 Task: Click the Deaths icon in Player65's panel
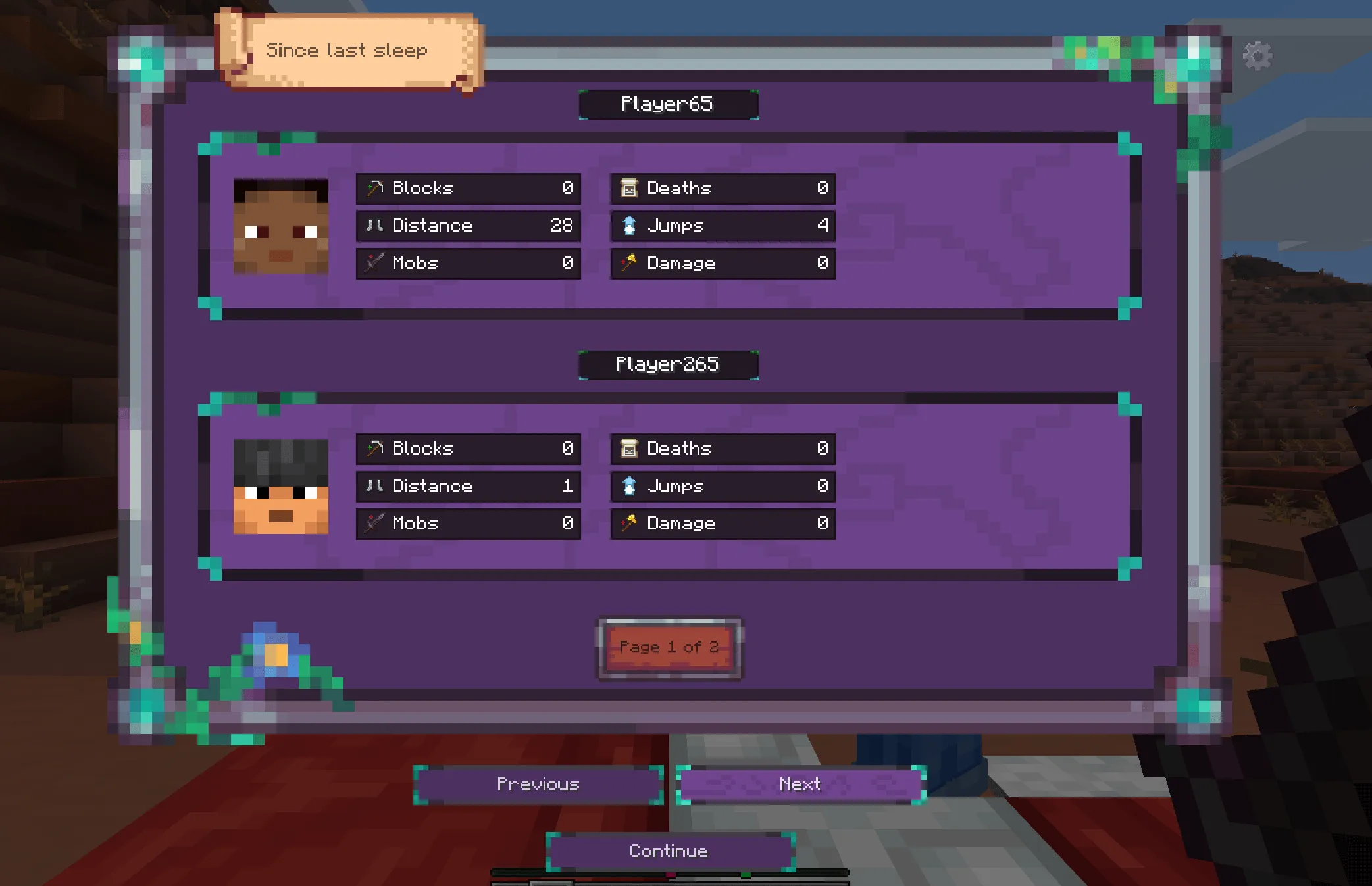pyautogui.click(x=630, y=187)
